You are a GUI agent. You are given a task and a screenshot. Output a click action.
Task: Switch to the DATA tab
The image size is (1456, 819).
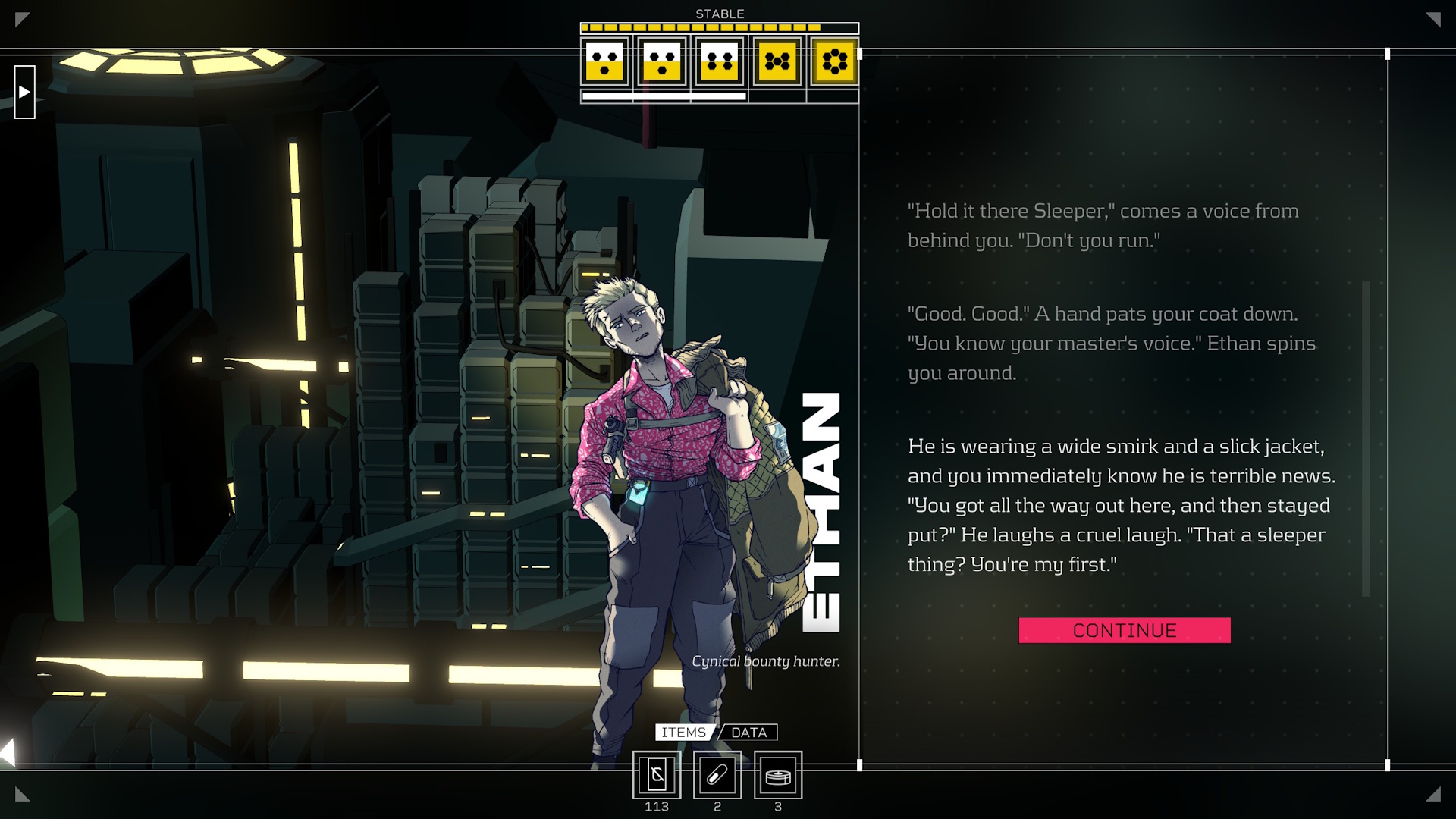[x=748, y=733]
